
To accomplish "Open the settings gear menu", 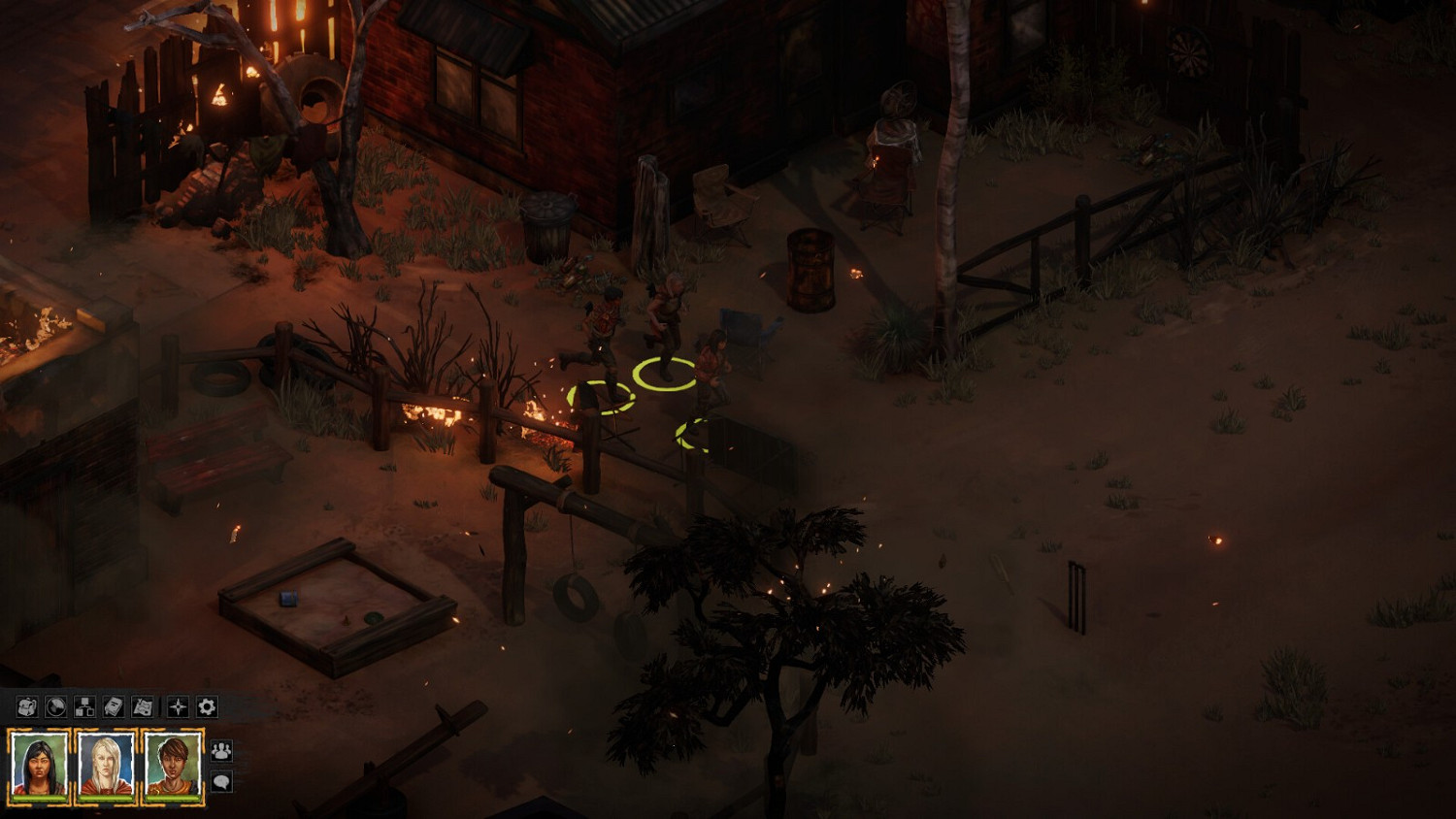I will pyautogui.click(x=206, y=706).
